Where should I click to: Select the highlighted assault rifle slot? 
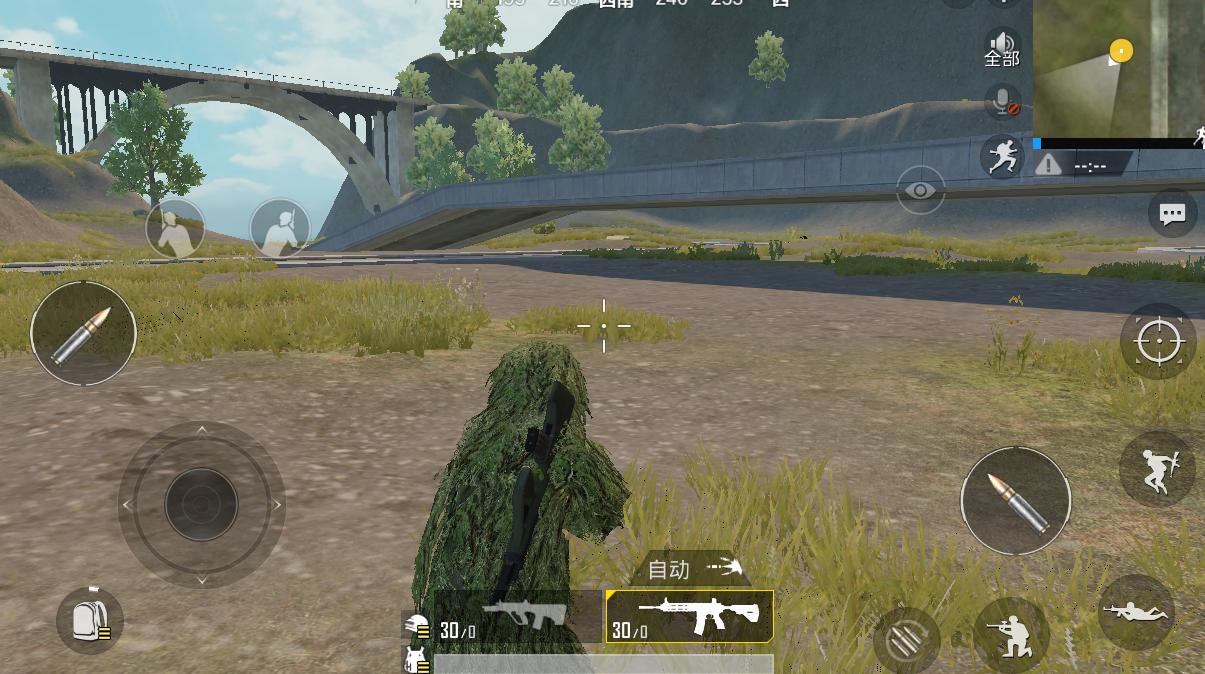point(690,615)
